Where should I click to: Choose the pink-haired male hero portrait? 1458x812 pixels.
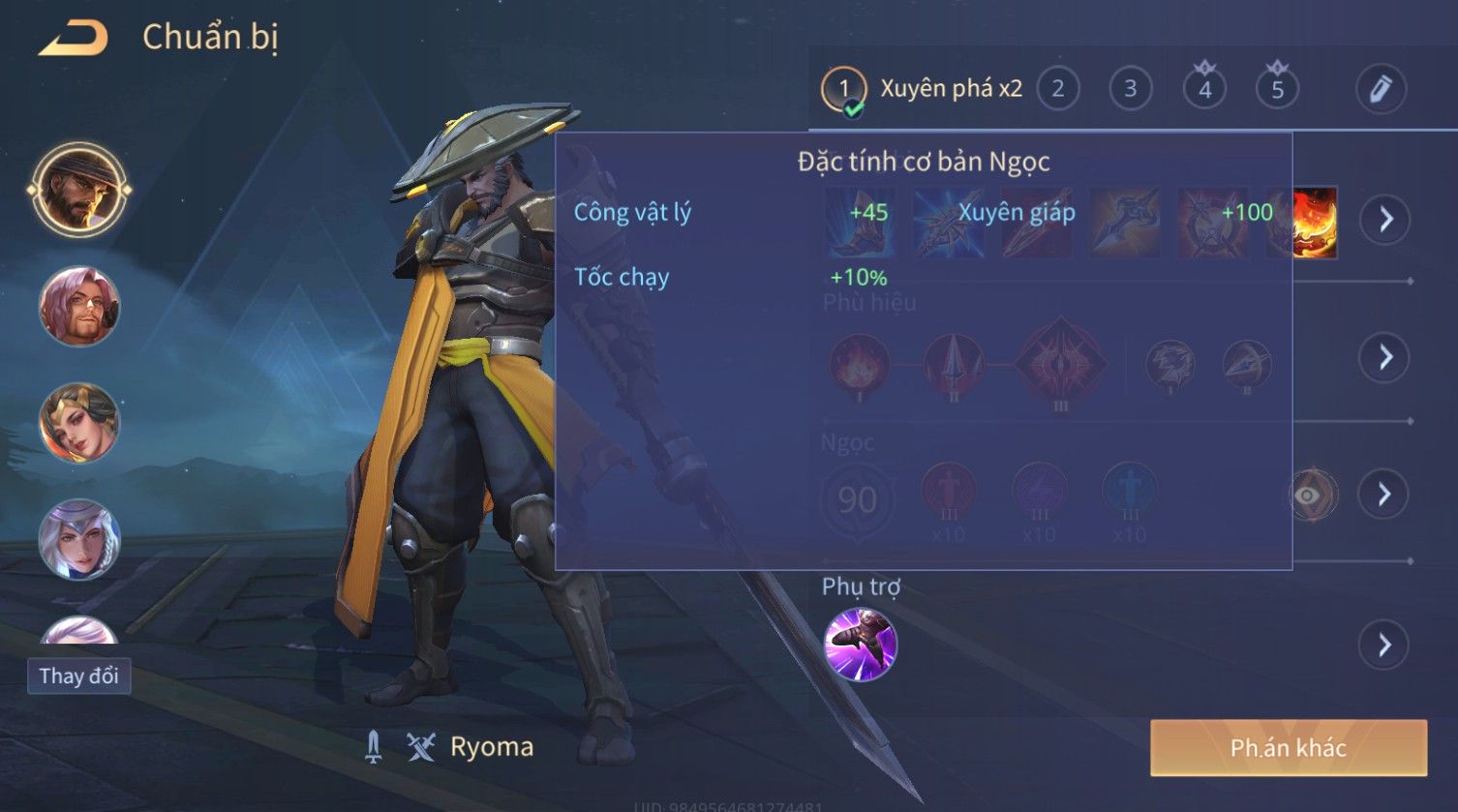79,307
